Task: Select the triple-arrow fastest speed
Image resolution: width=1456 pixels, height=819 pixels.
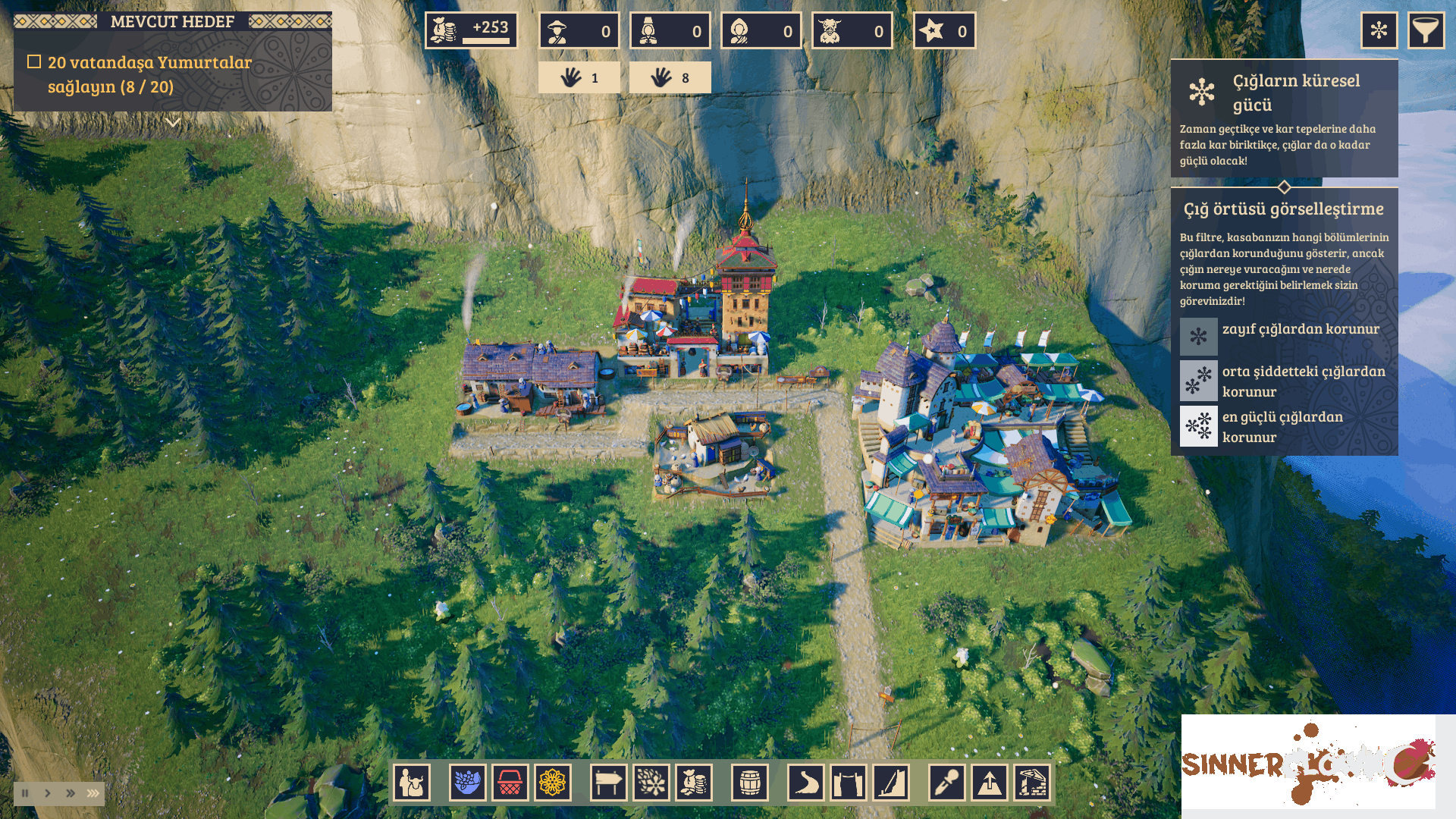Action: click(x=93, y=793)
